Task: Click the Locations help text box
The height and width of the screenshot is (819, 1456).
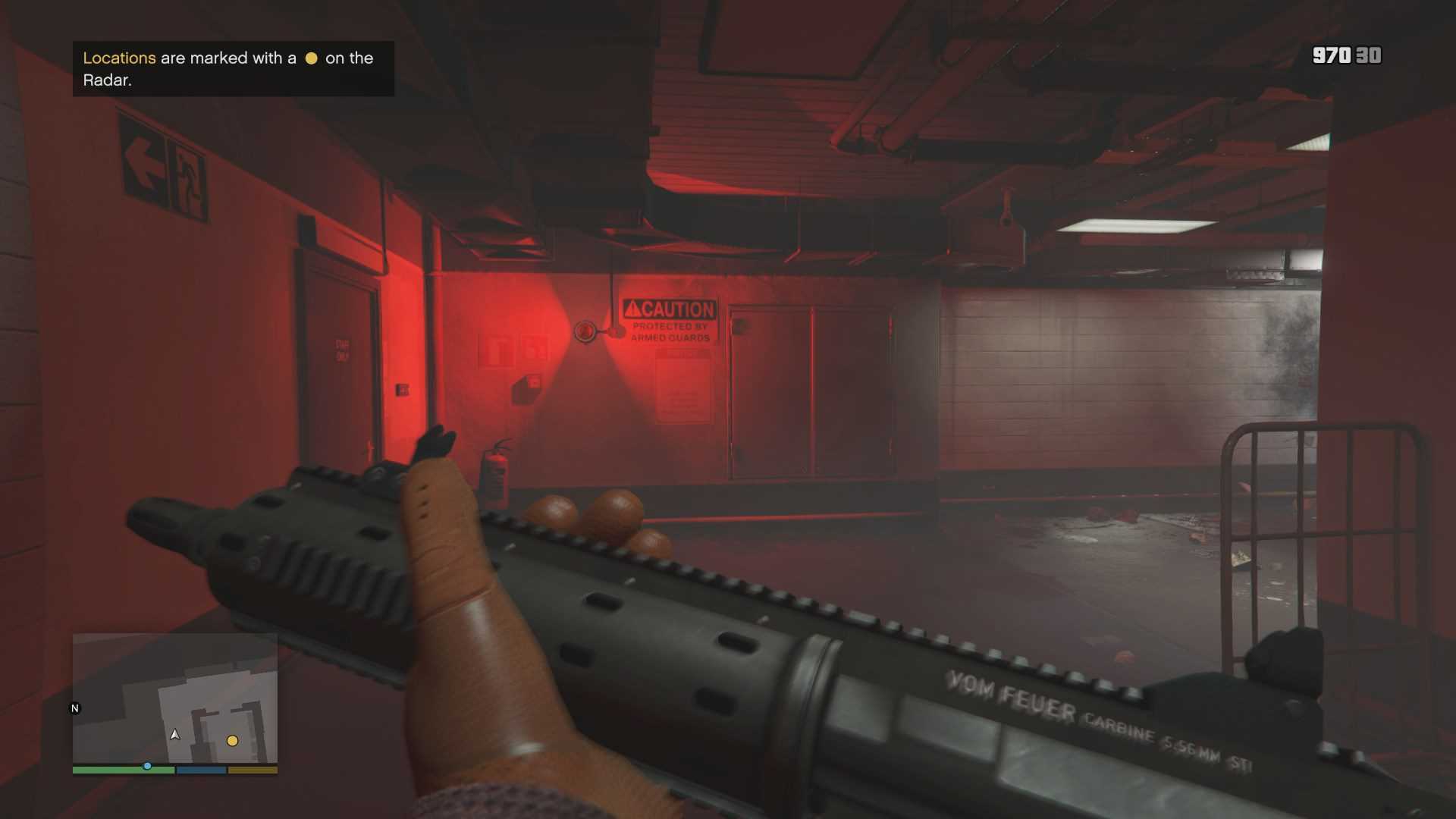Action: pyautogui.click(x=233, y=69)
